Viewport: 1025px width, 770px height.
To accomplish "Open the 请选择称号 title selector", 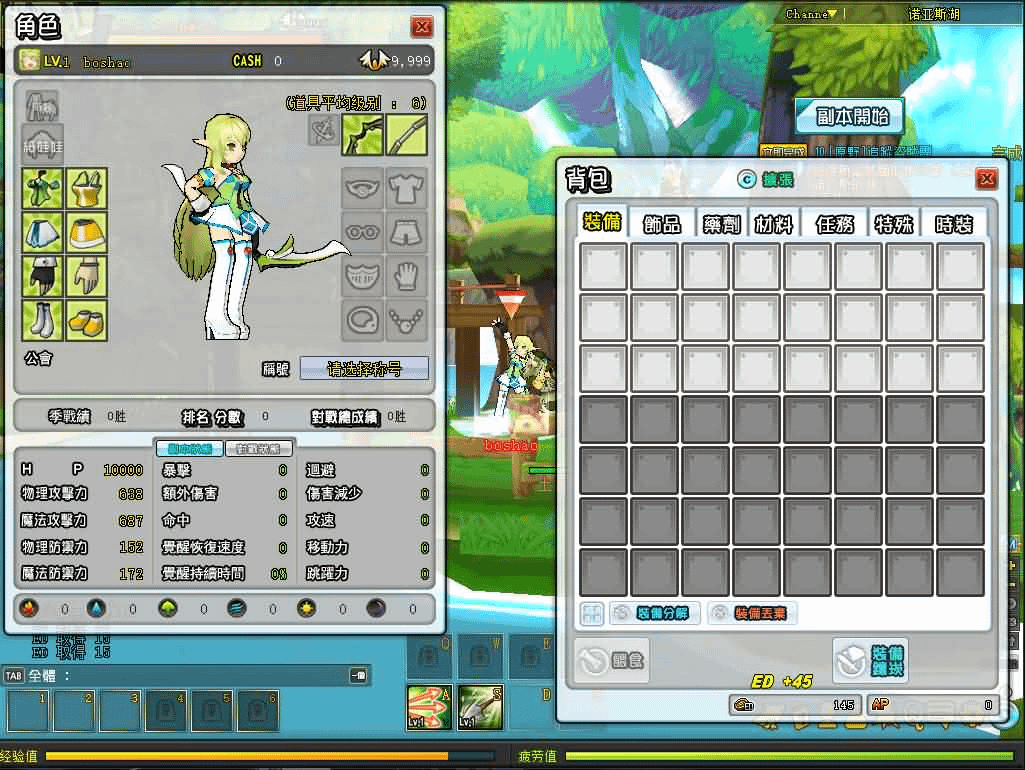I will (364, 368).
